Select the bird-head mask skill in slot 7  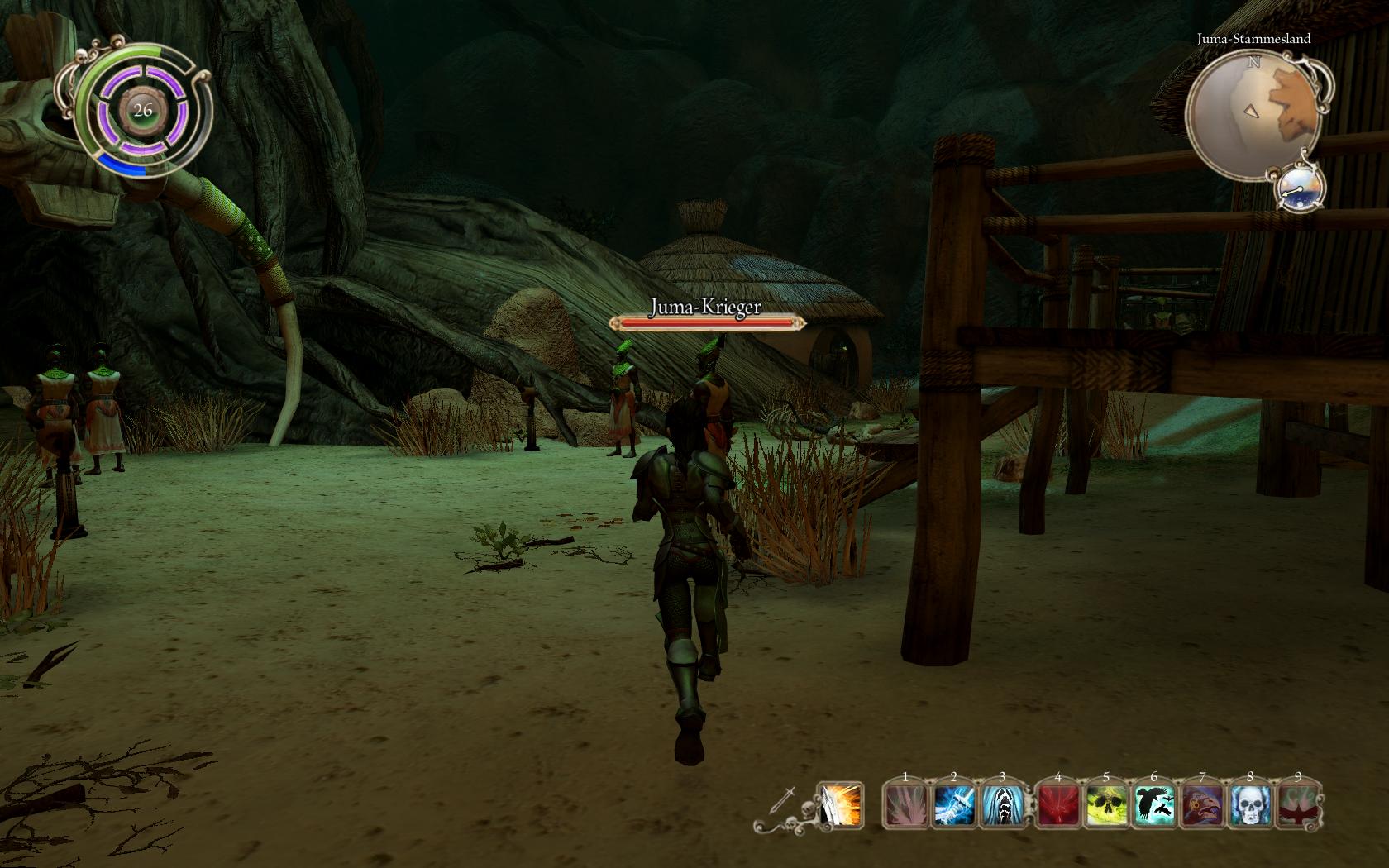click(x=1203, y=806)
